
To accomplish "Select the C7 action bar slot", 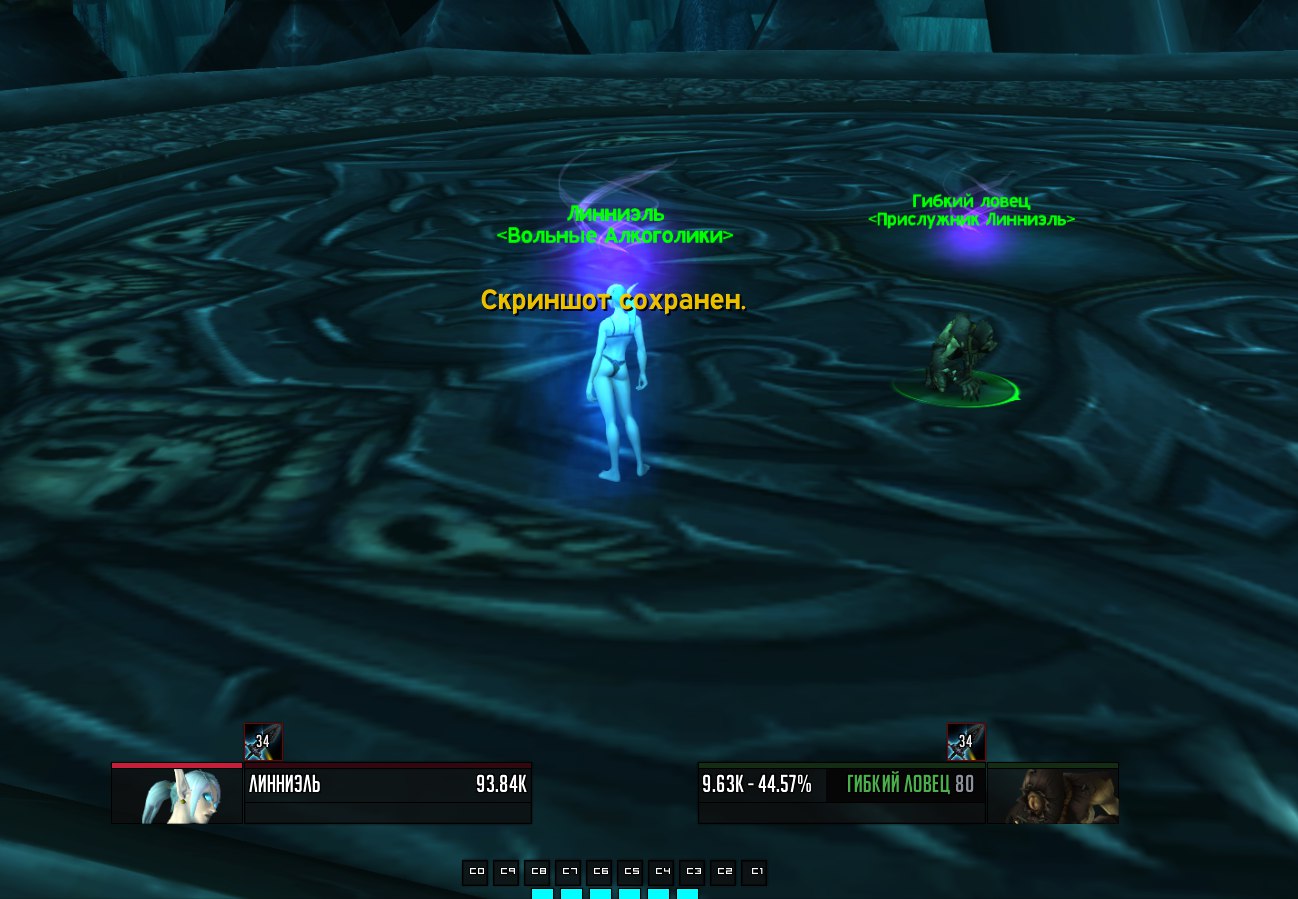I will click(569, 872).
